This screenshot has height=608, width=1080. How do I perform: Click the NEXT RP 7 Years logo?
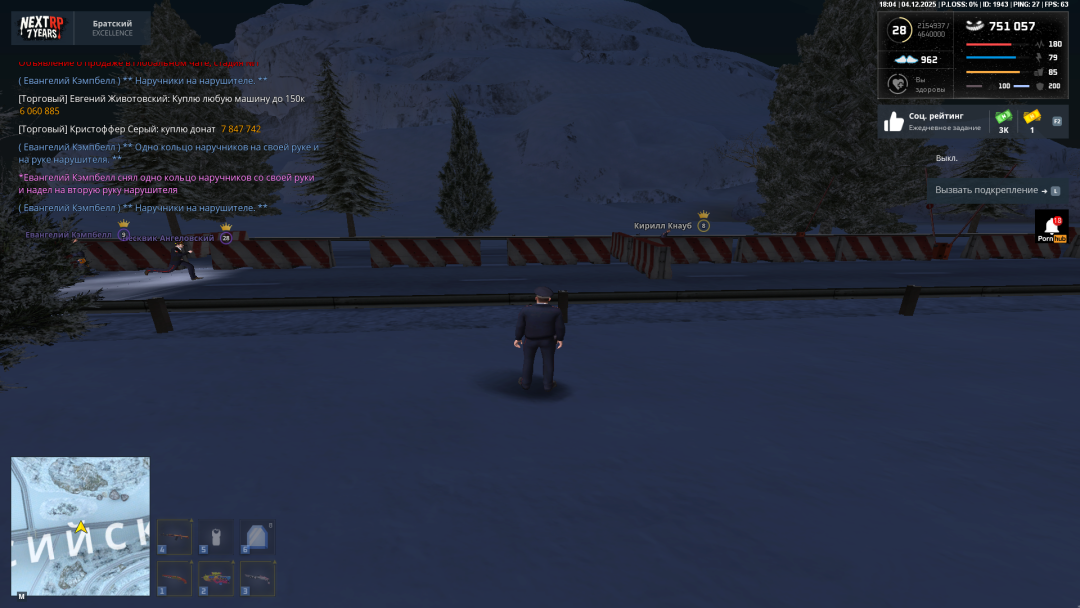coord(42,27)
